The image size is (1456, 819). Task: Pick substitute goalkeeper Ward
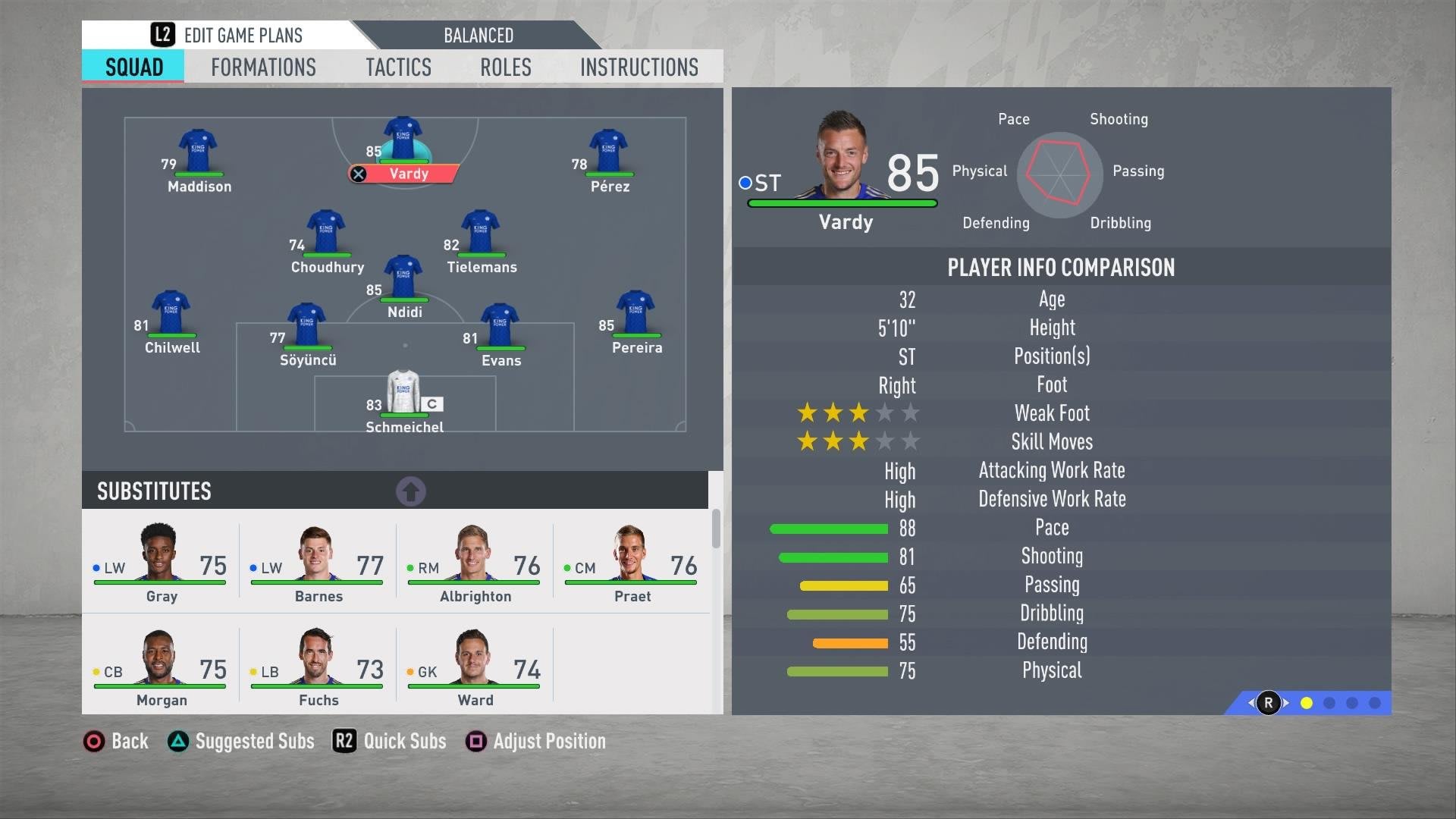coord(475,667)
